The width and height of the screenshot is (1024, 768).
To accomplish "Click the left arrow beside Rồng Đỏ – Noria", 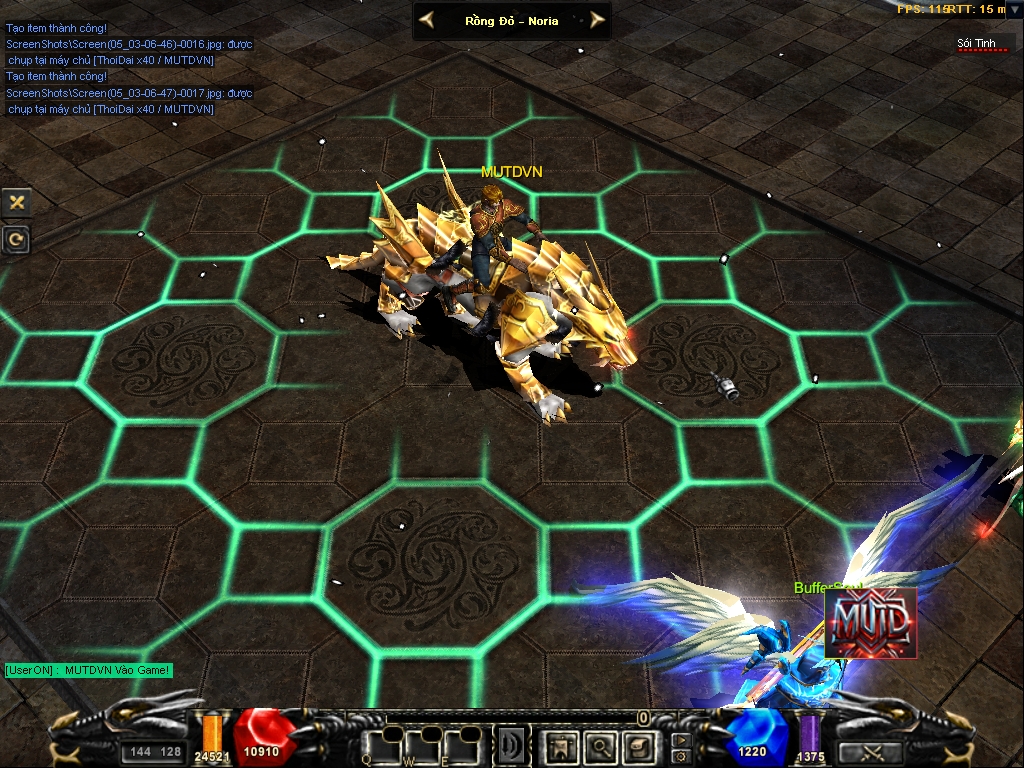I will click(x=427, y=20).
